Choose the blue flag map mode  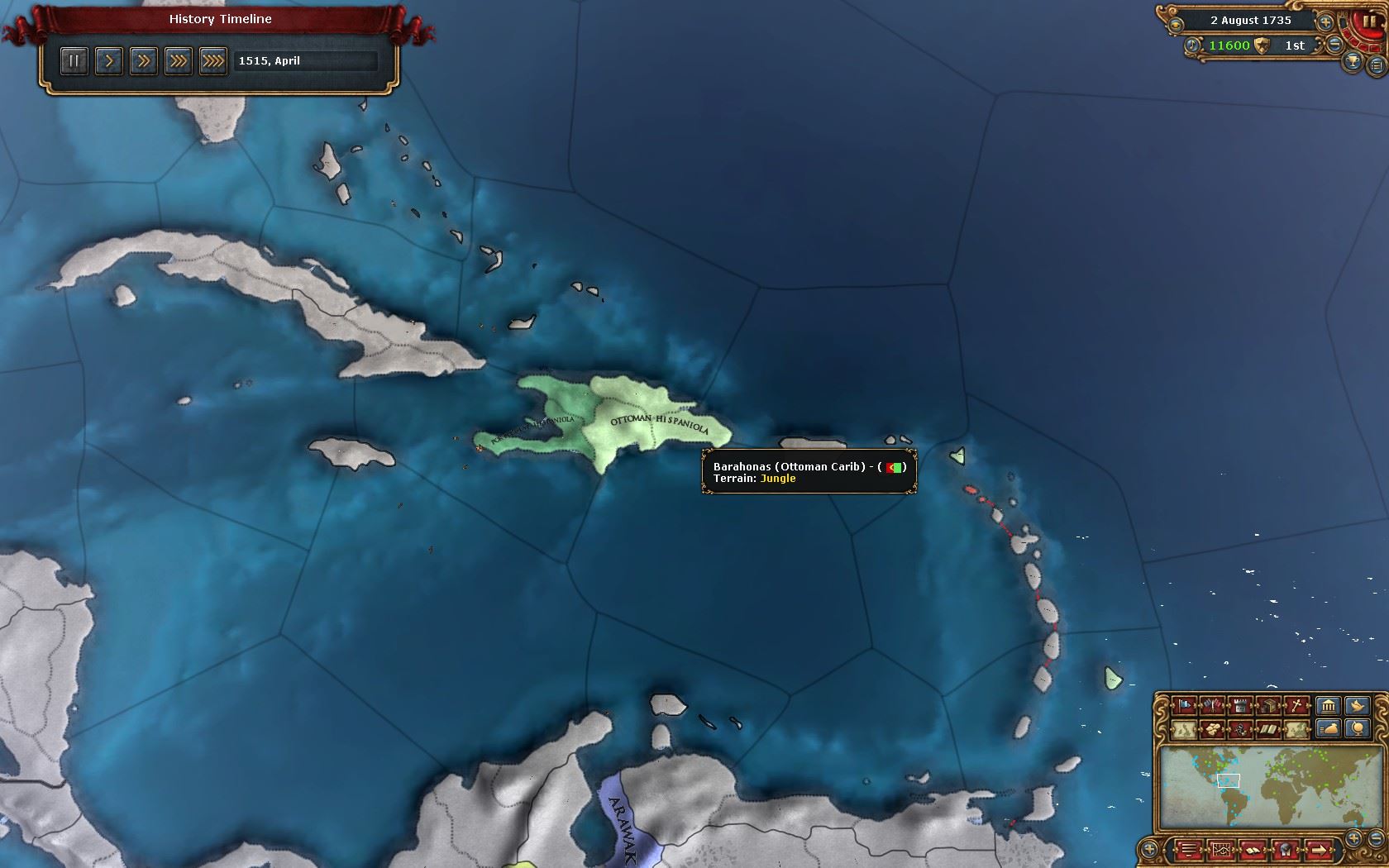point(1185,705)
